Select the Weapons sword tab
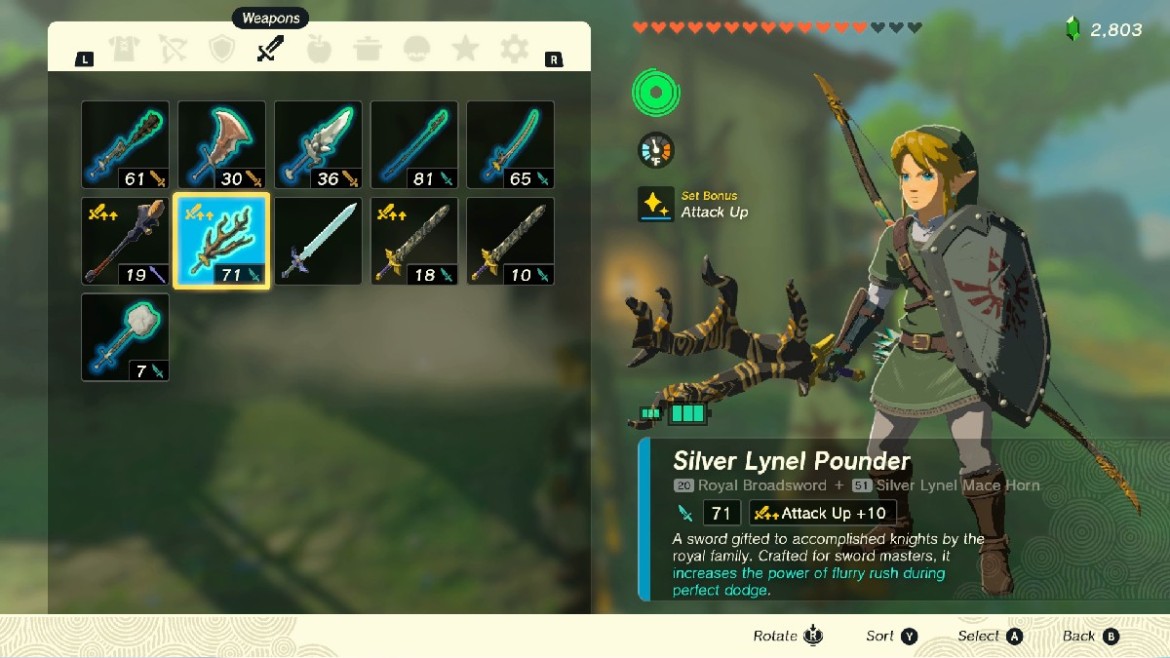1170x658 pixels. [x=270, y=49]
